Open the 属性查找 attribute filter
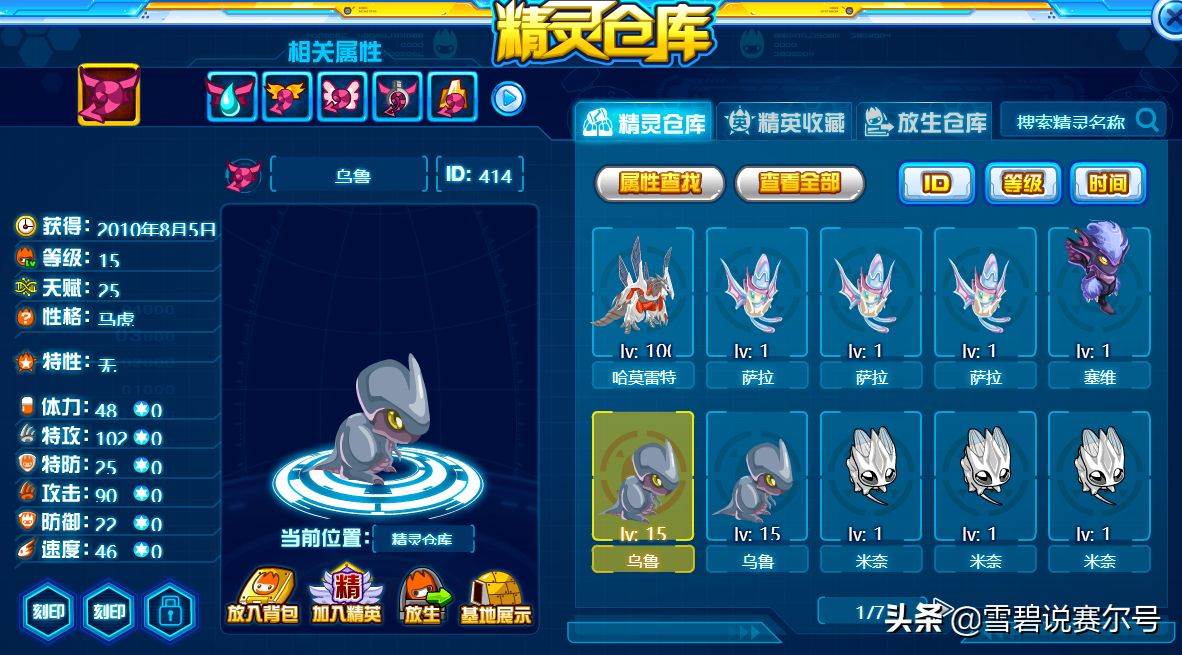The image size is (1182, 655). (x=659, y=183)
